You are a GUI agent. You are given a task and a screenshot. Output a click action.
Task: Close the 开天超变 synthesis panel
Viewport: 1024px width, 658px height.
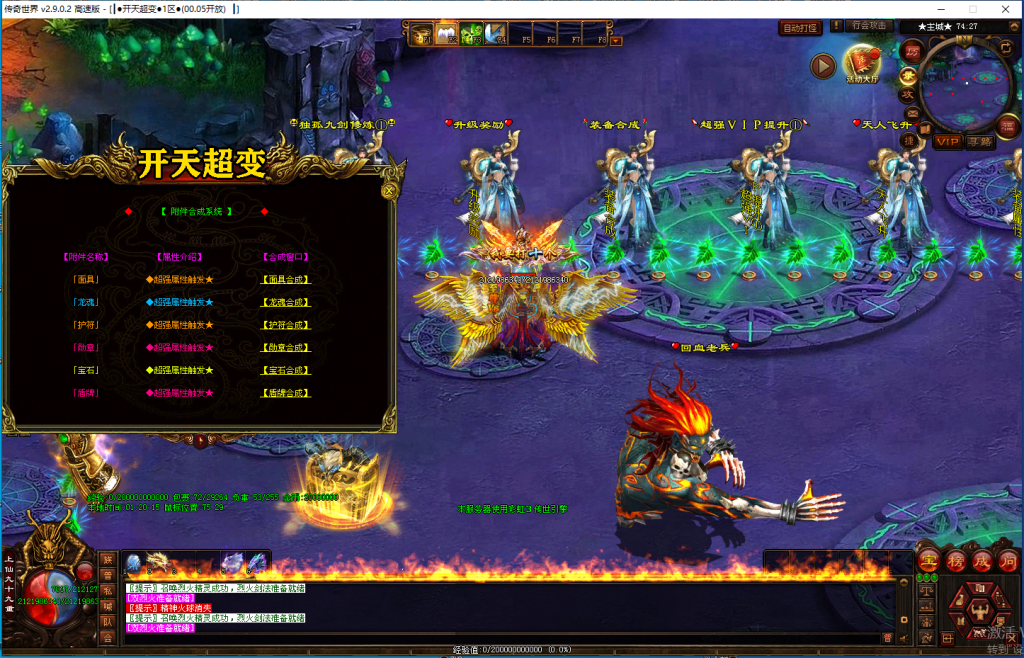click(390, 189)
